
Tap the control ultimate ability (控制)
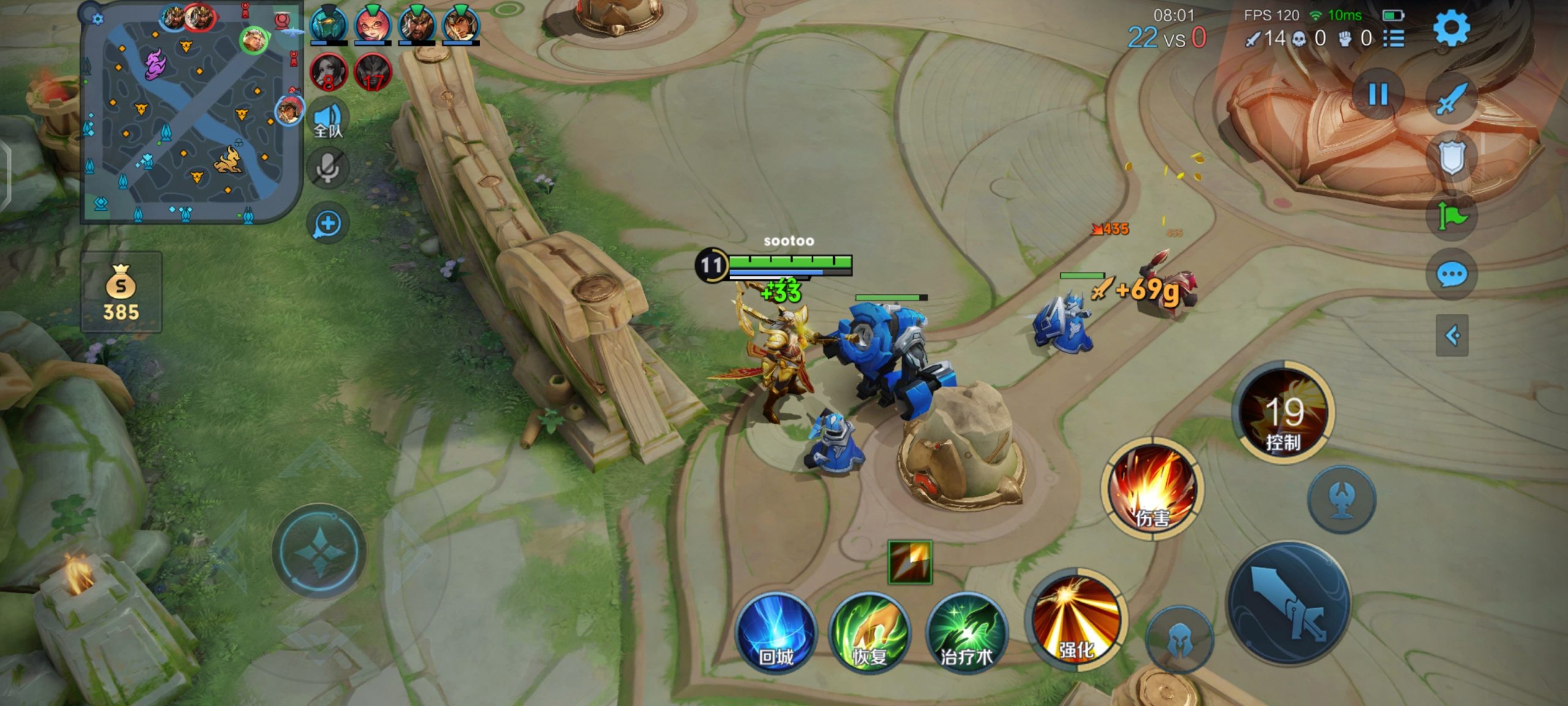(x=1283, y=413)
